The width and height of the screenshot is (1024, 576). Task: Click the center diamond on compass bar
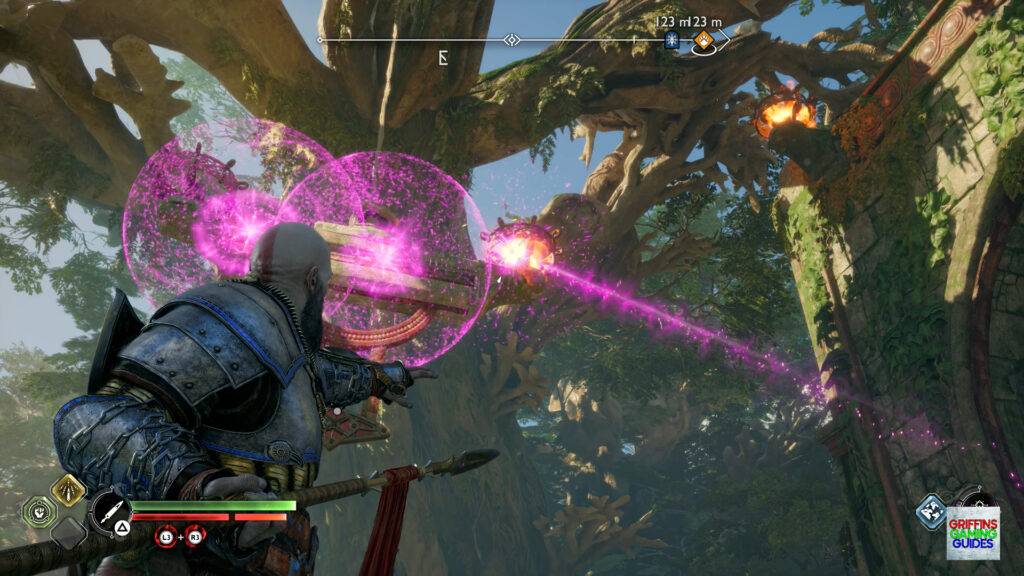pyautogui.click(x=512, y=40)
